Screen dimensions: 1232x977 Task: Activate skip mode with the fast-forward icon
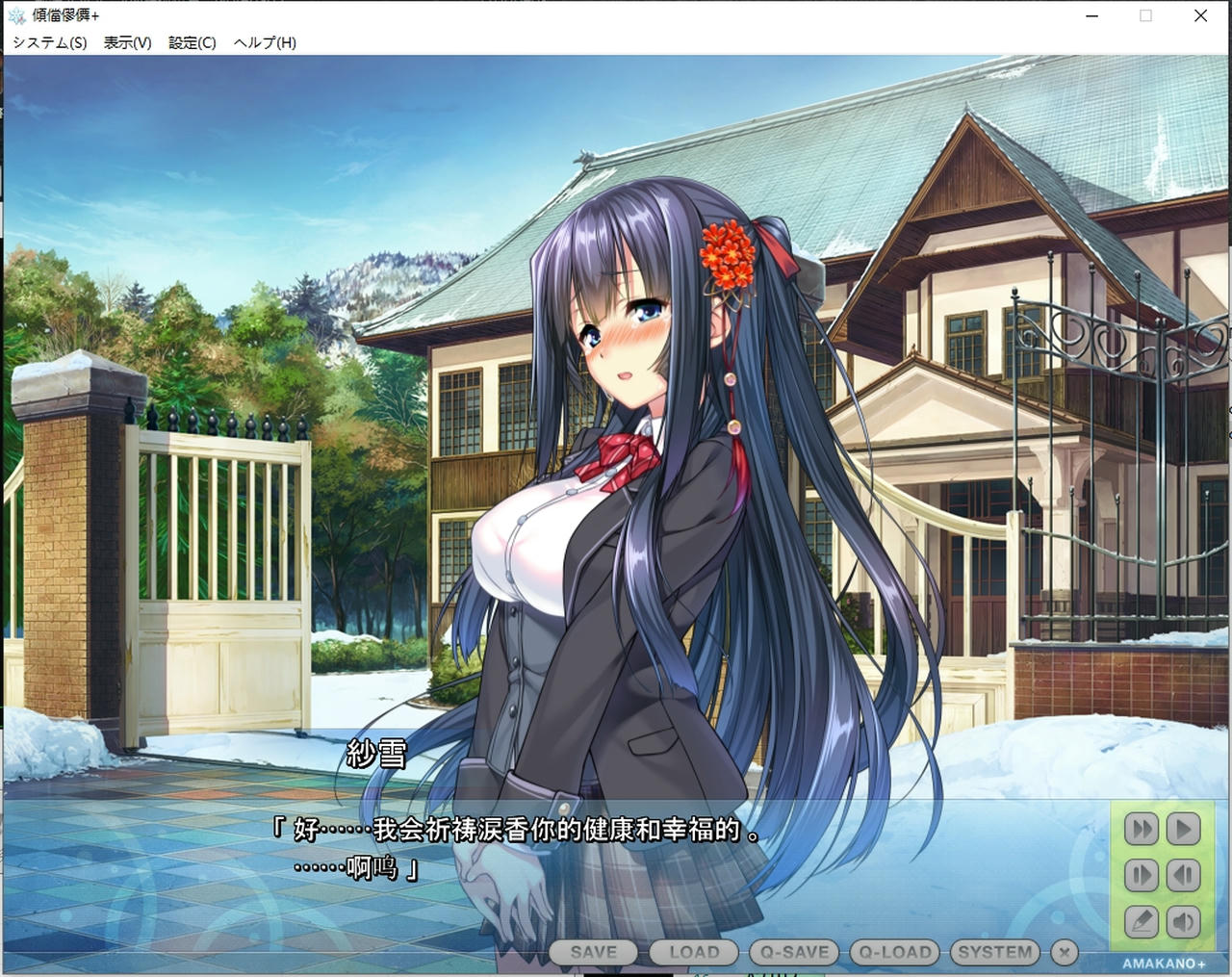click(x=1142, y=829)
